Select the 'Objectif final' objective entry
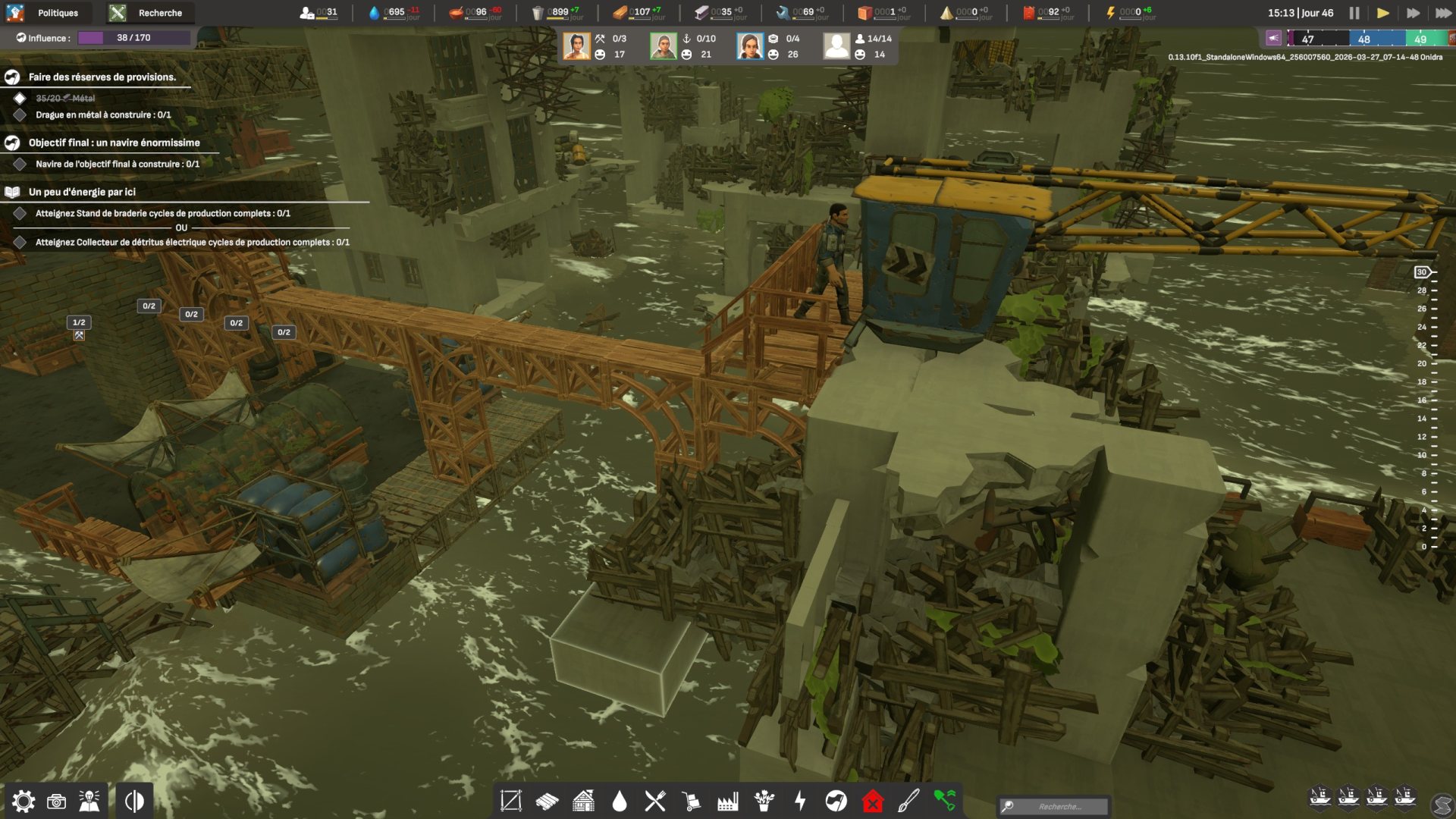The width and height of the screenshot is (1456, 819). pos(114,143)
